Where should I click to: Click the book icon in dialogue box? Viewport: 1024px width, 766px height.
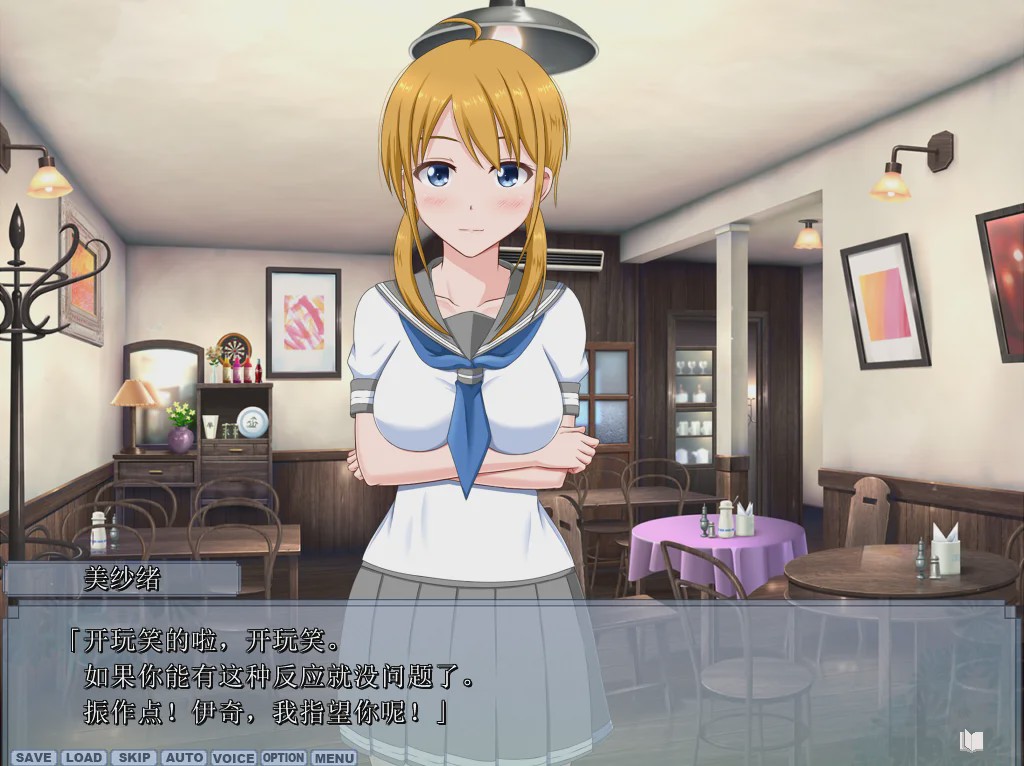[x=971, y=741]
